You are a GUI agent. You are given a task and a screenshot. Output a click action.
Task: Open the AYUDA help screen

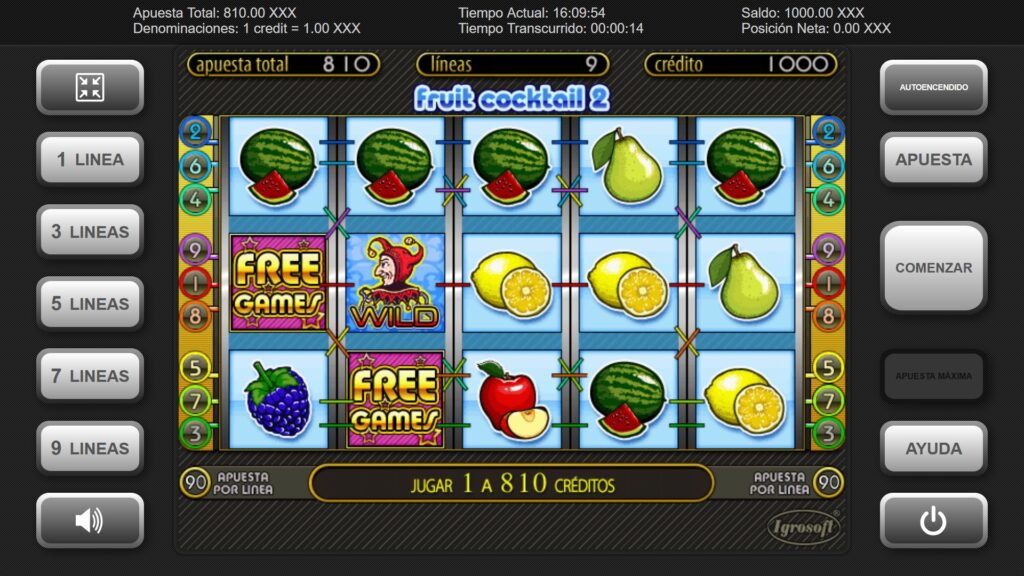coord(933,448)
